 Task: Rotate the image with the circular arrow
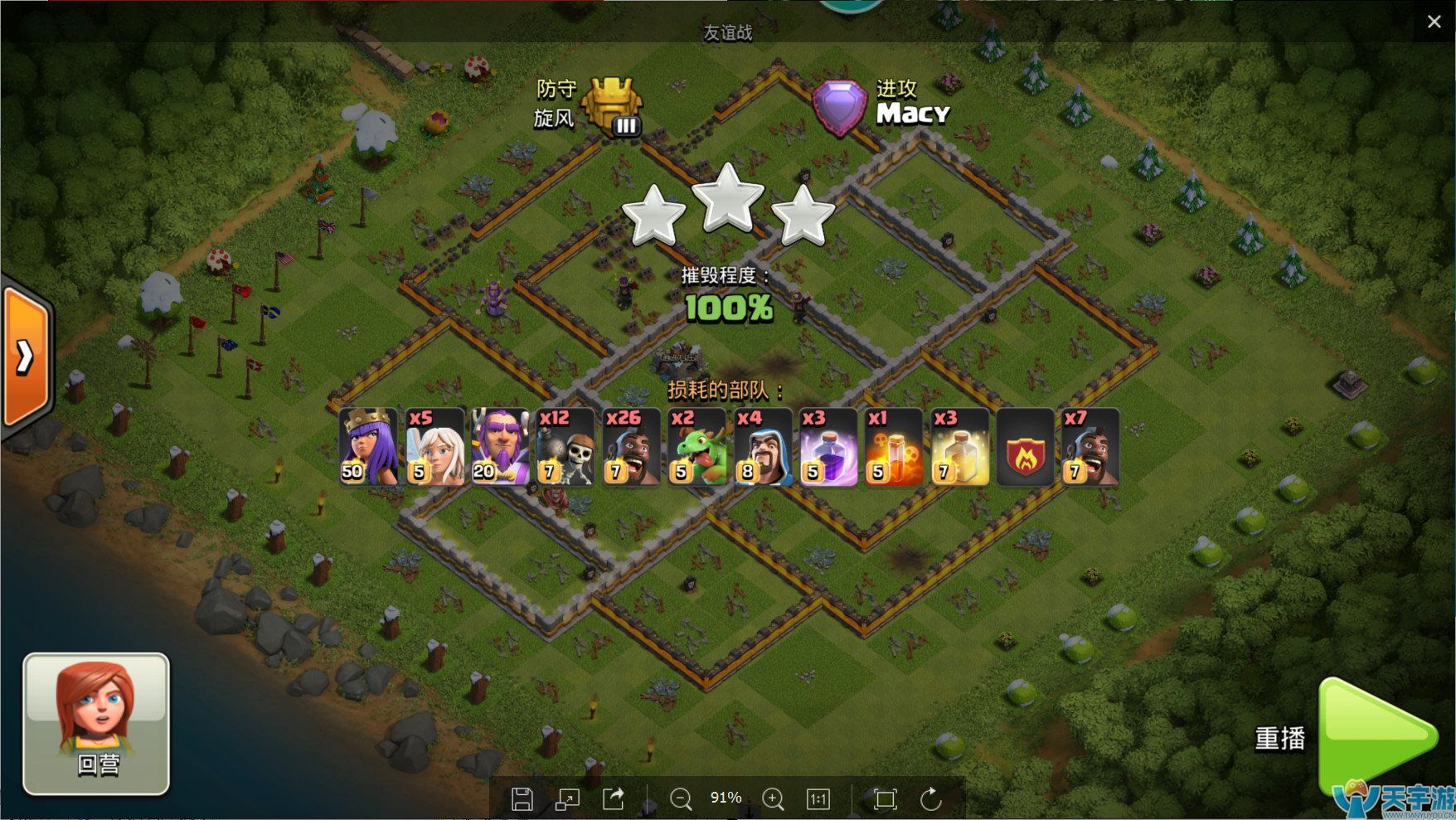[931, 798]
